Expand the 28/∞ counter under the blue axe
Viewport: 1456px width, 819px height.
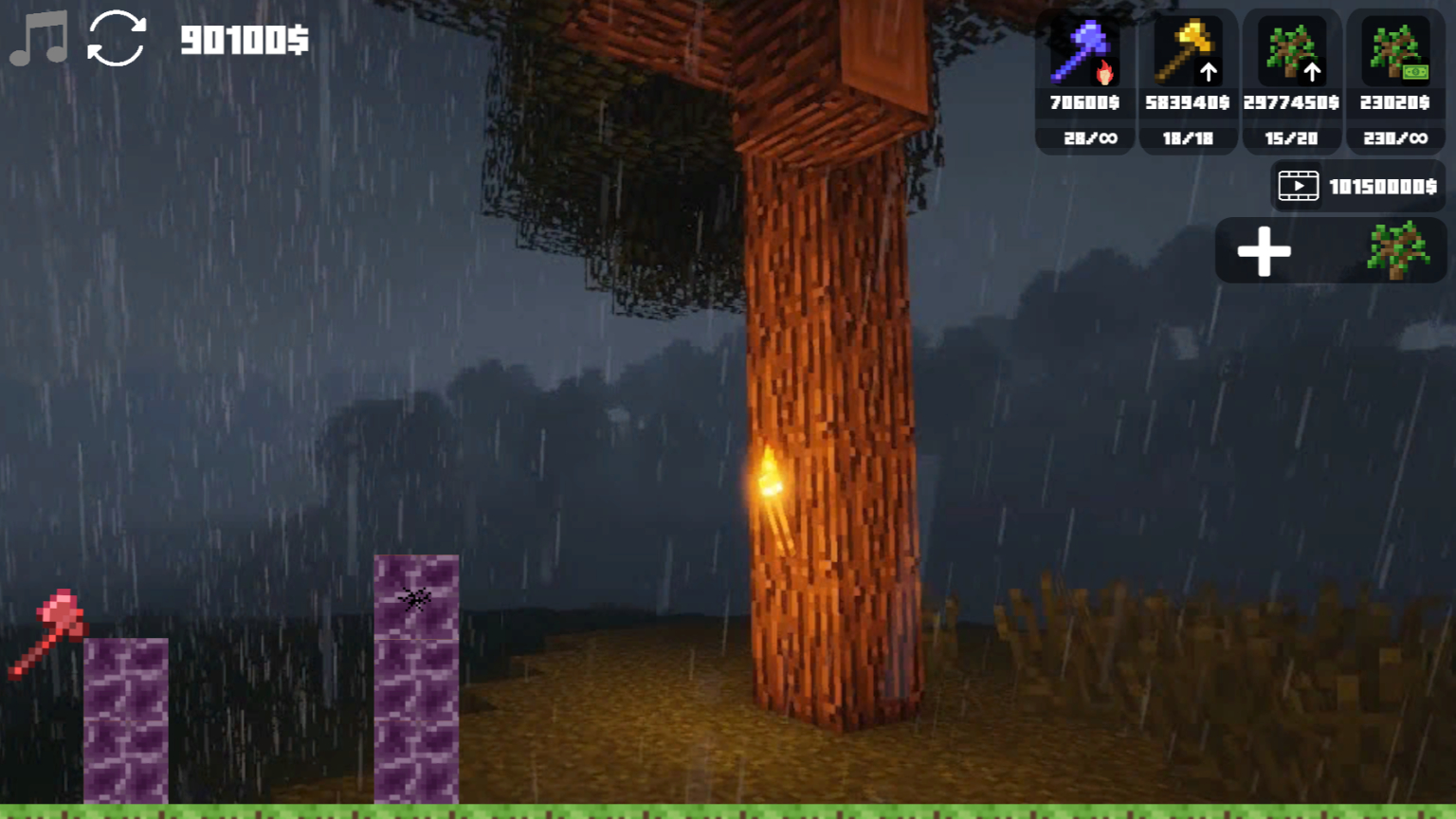pyautogui.click(x=1083, y=138)
